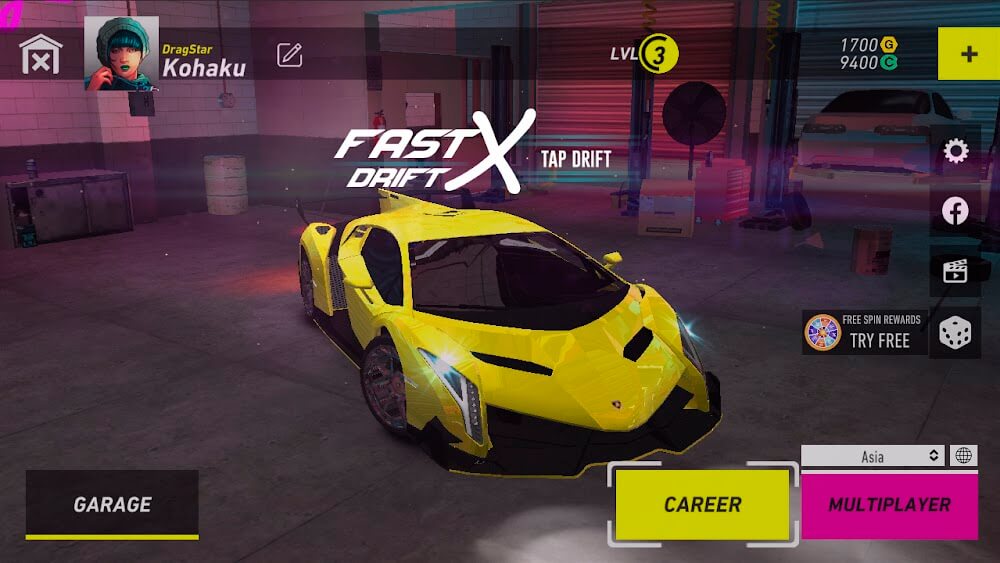The width and height of the screenshot is (1000, 563).
Task: Visit the Facebook page
Action: click(955, 211)
